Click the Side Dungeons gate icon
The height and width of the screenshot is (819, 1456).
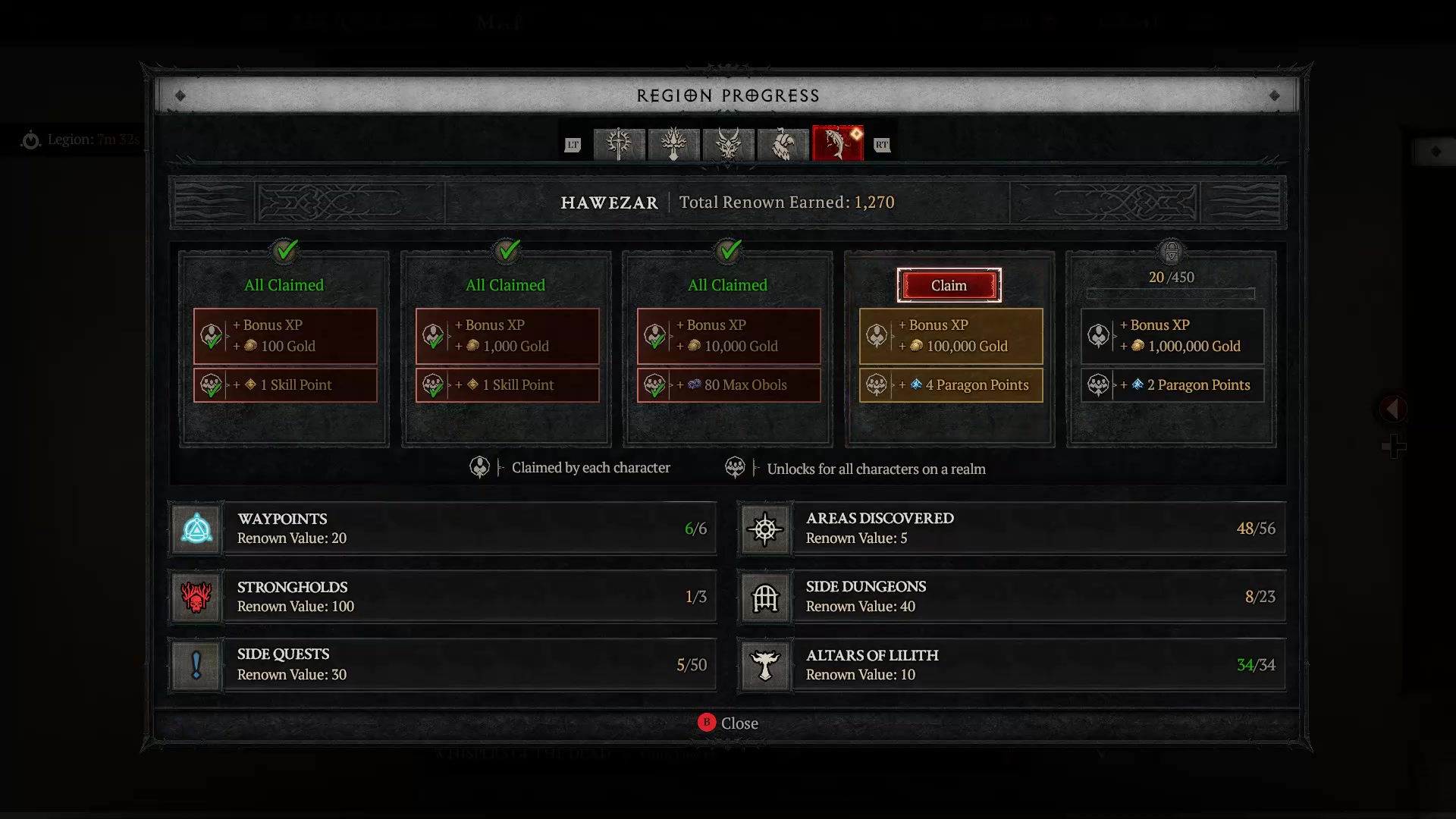click(766, 597)
